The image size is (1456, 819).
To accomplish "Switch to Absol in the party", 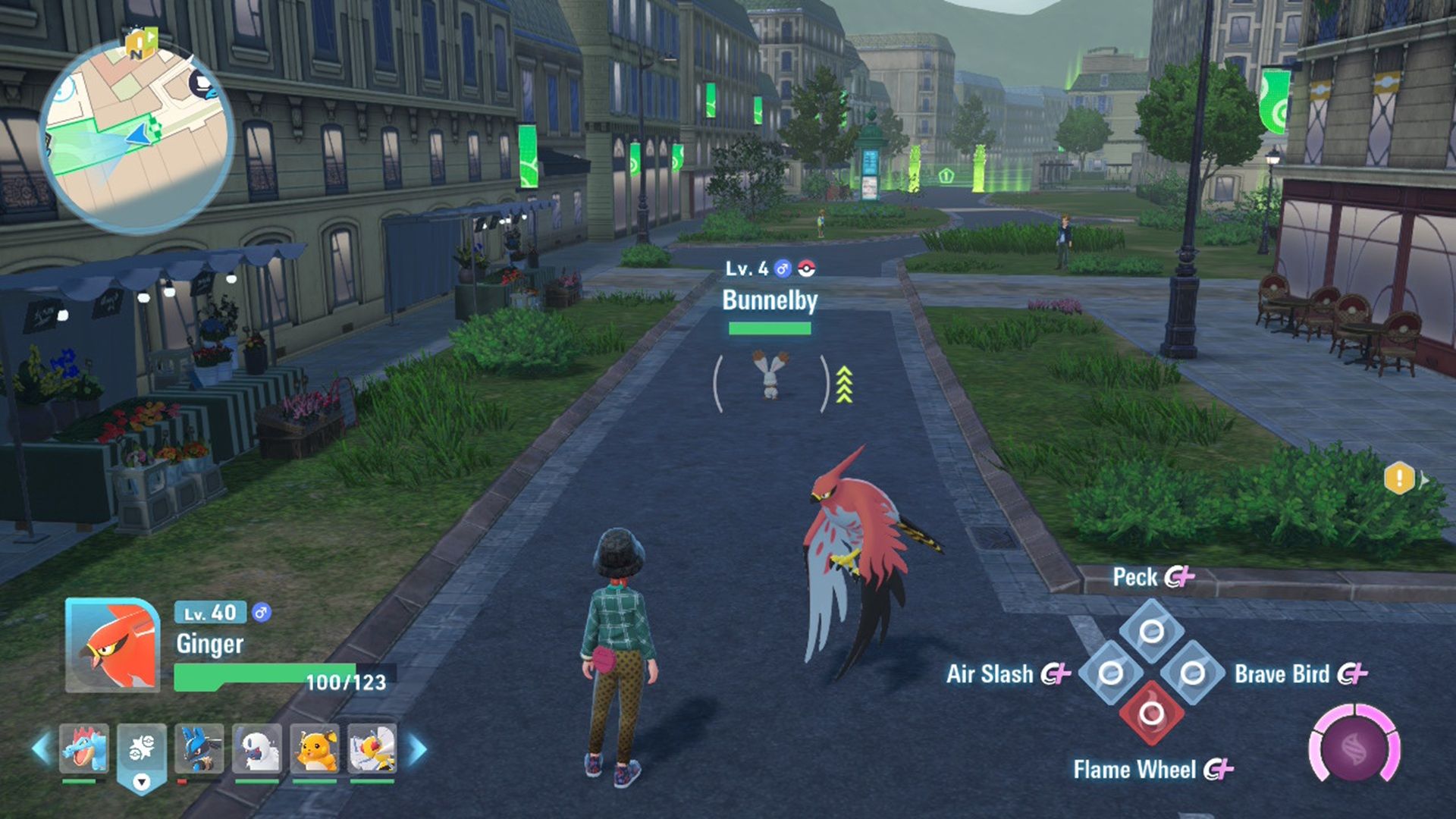I will click(x=257, y=749).
